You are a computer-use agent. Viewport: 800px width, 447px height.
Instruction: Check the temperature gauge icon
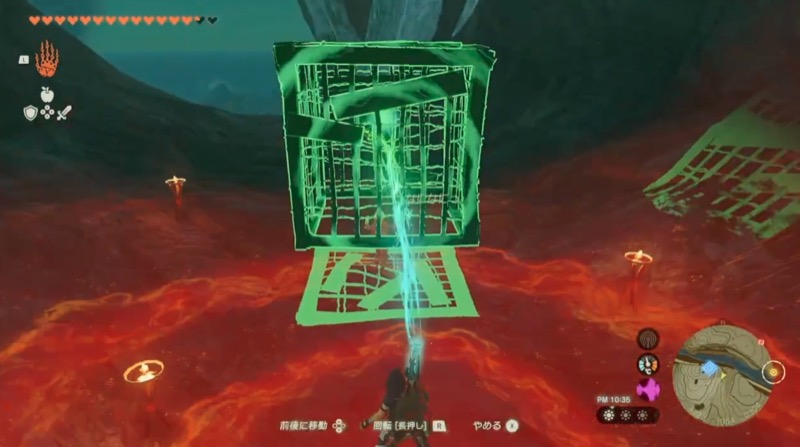coord(649,363)
